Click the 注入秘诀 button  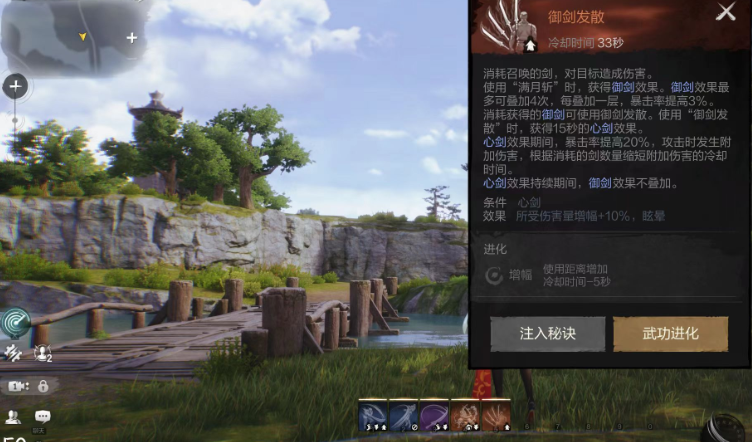(547, 334)
